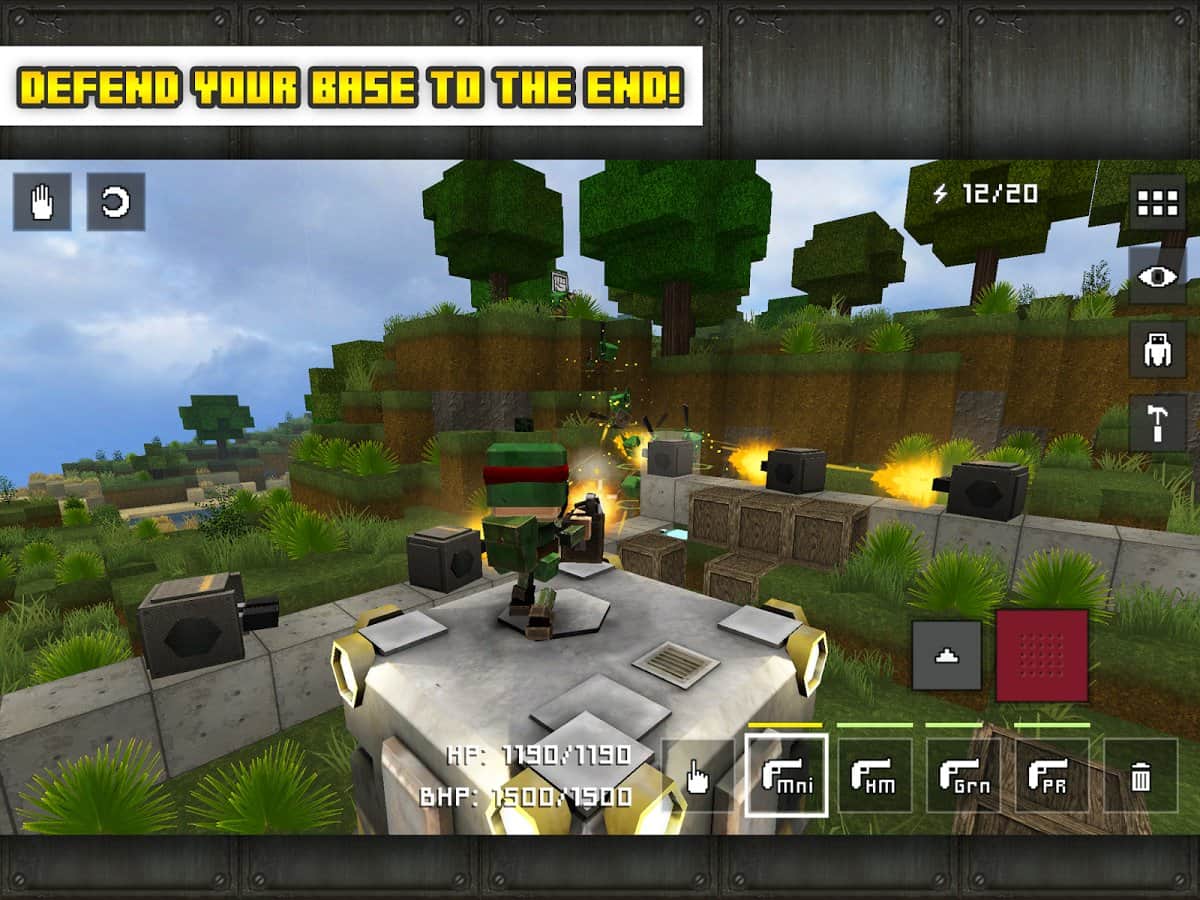Toggle the eye view button

(x=1157, y=276)
